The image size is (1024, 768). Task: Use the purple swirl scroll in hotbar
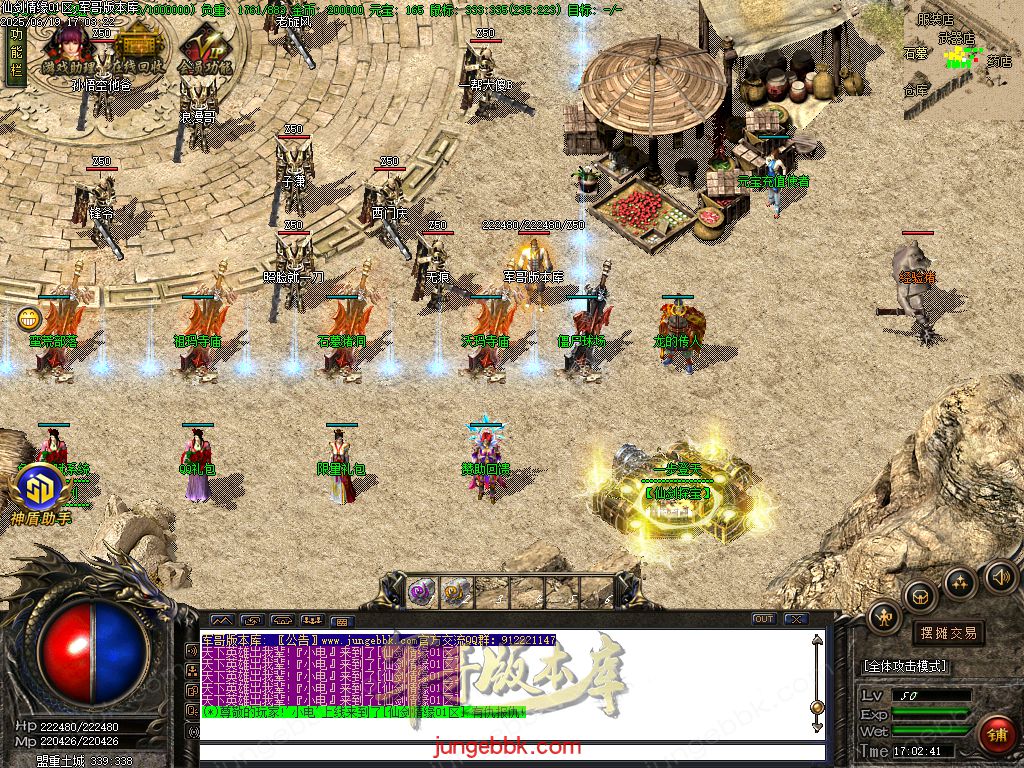[x=420, y=591]
